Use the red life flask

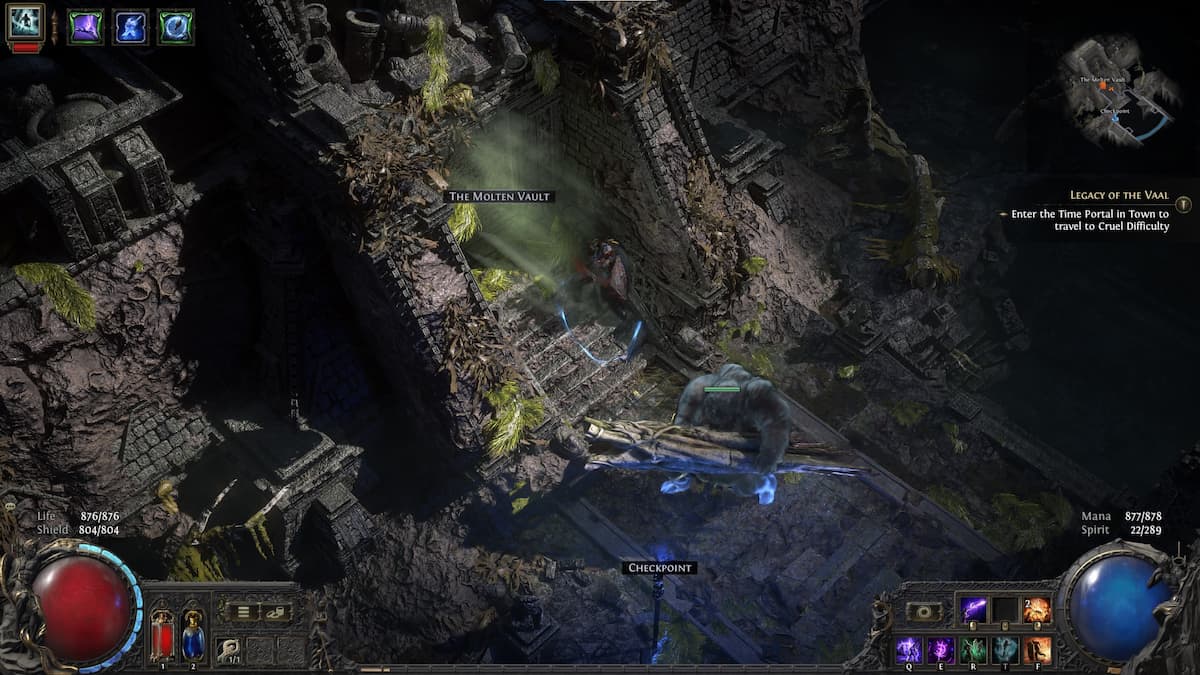pos(162,633)
